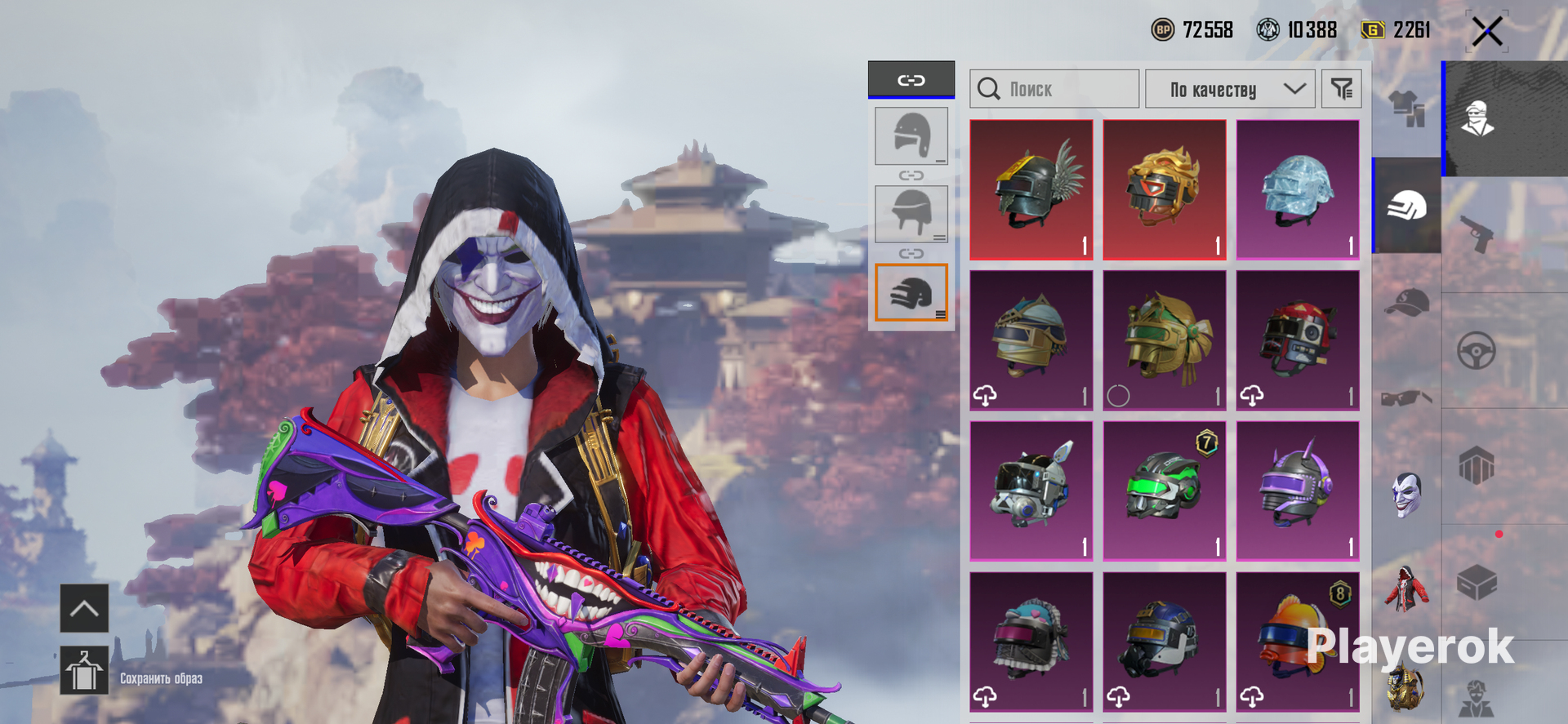Open the По качеству sort dropdown
Screen dimensions: 1568x724
pyautogui.click(x=1229, y=89)
